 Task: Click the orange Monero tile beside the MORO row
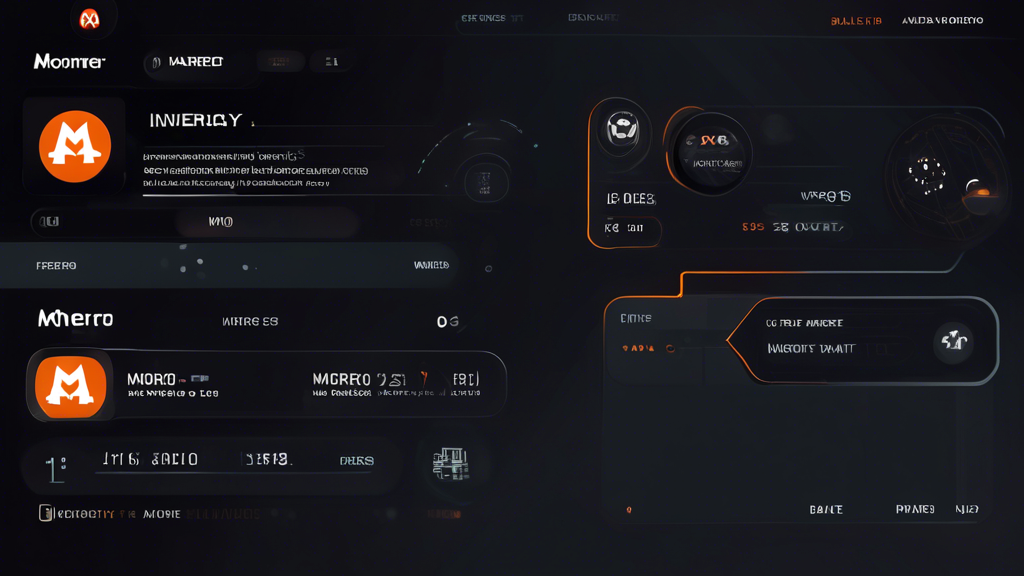70,386
